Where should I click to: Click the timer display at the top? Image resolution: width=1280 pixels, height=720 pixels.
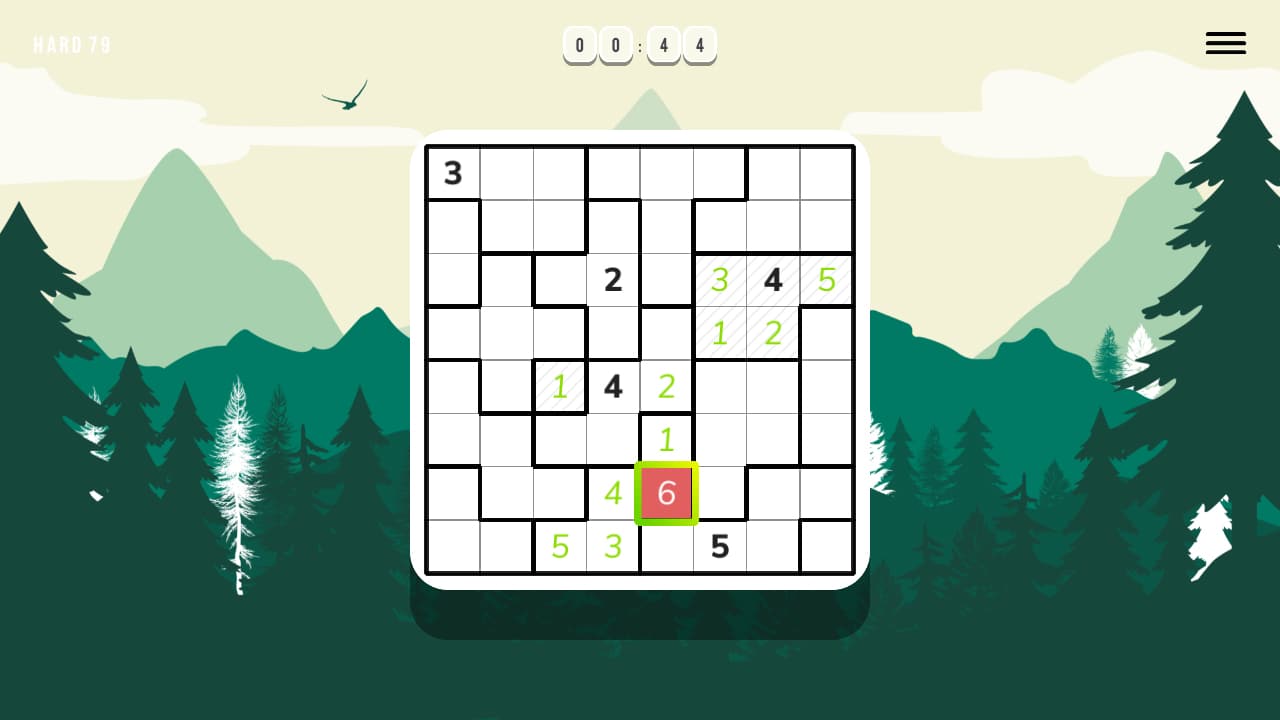639,45
